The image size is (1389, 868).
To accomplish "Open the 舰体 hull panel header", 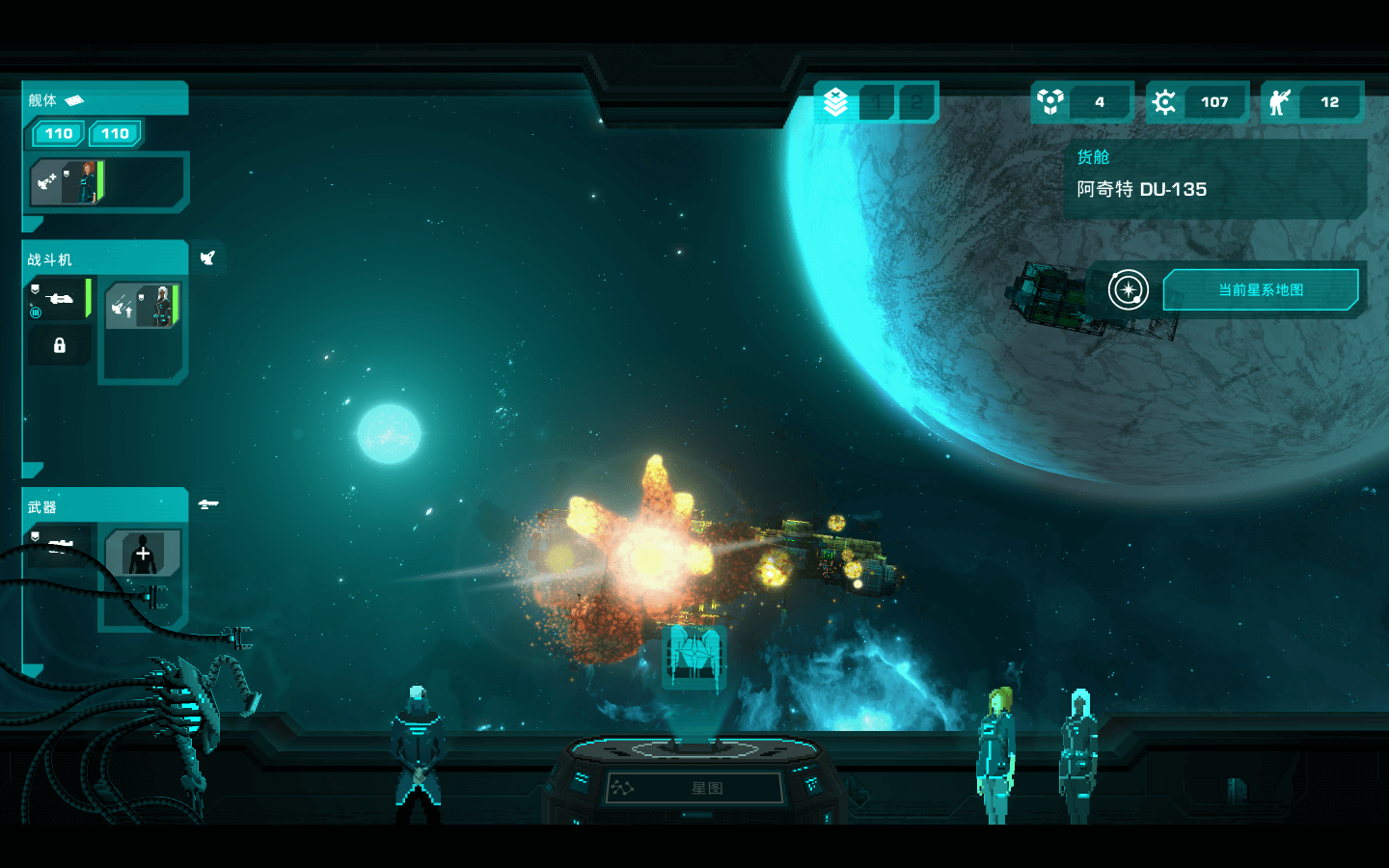I will 104,99.
